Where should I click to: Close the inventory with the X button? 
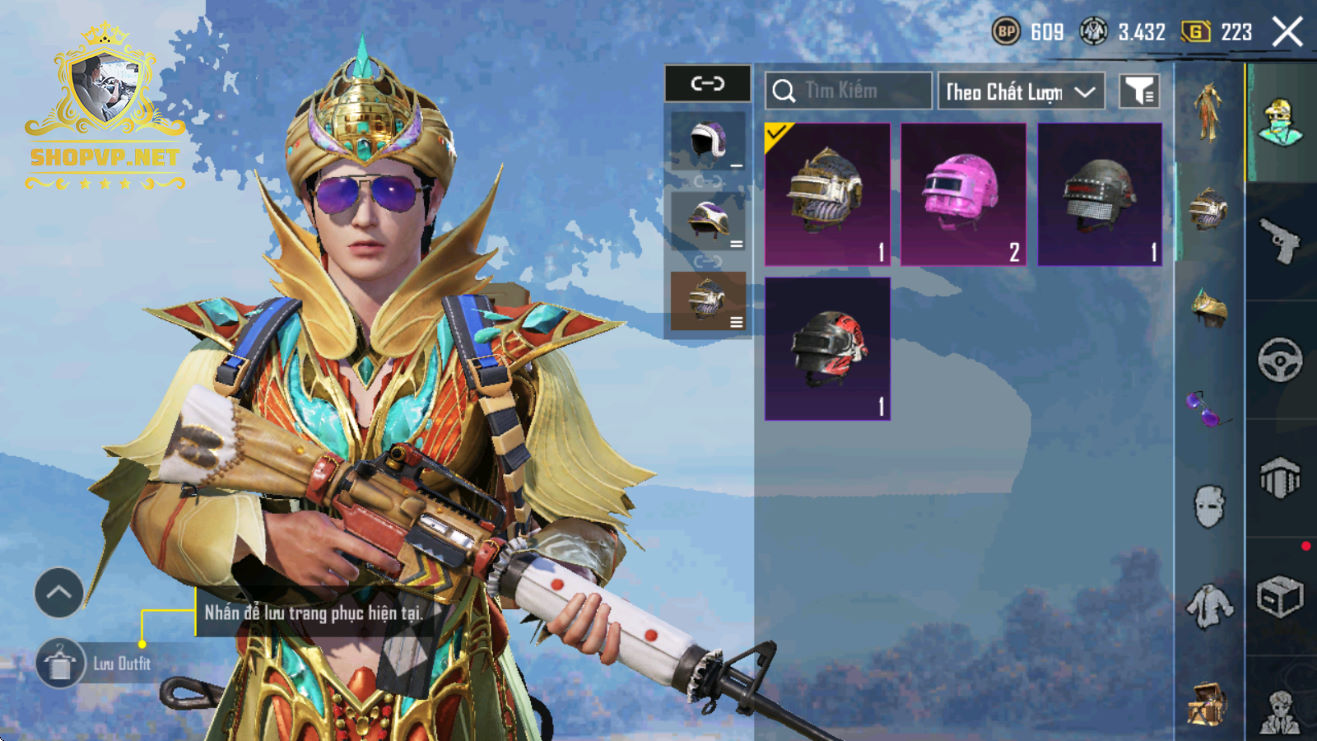[1287, 32]
